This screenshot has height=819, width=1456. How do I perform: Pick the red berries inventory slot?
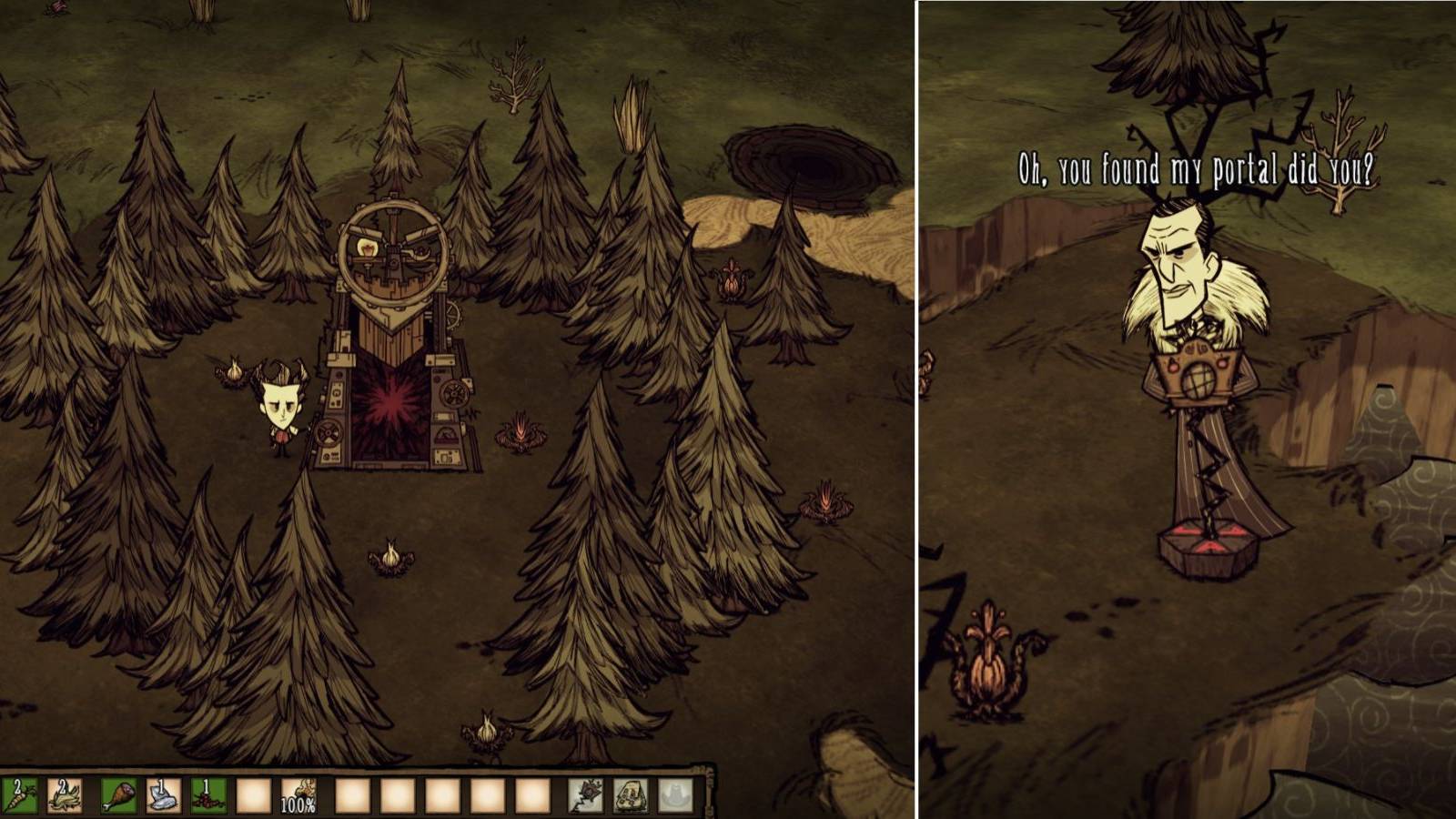[x=207, y=794]
